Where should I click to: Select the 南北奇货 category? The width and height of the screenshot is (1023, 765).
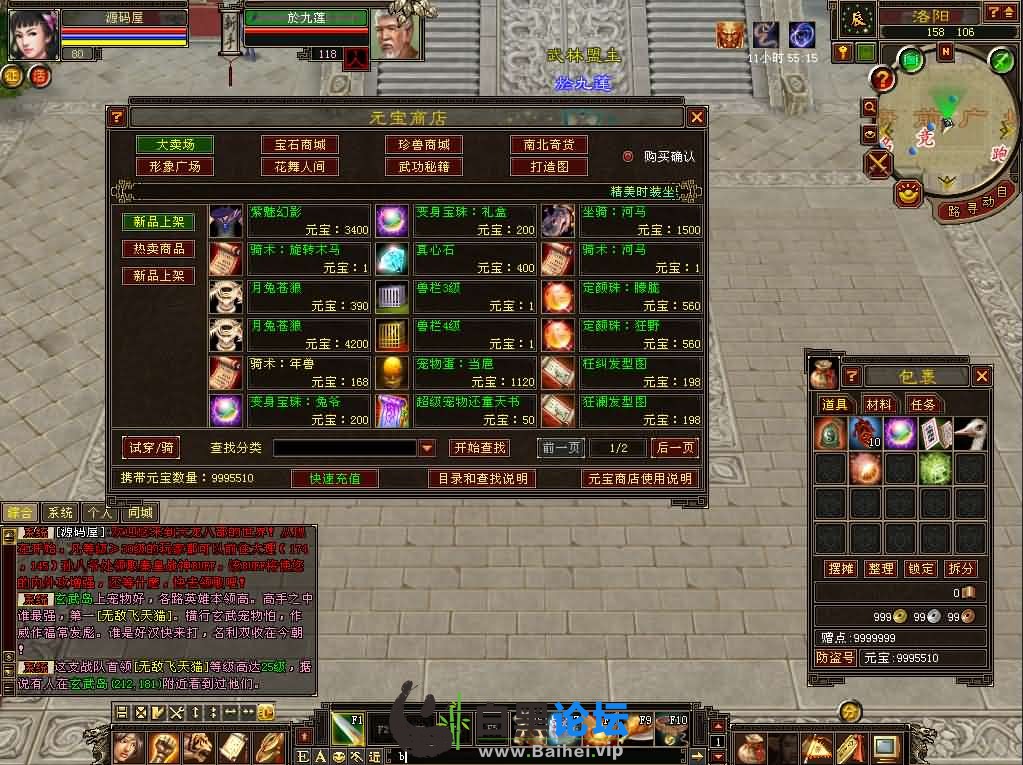coord(548,145)
